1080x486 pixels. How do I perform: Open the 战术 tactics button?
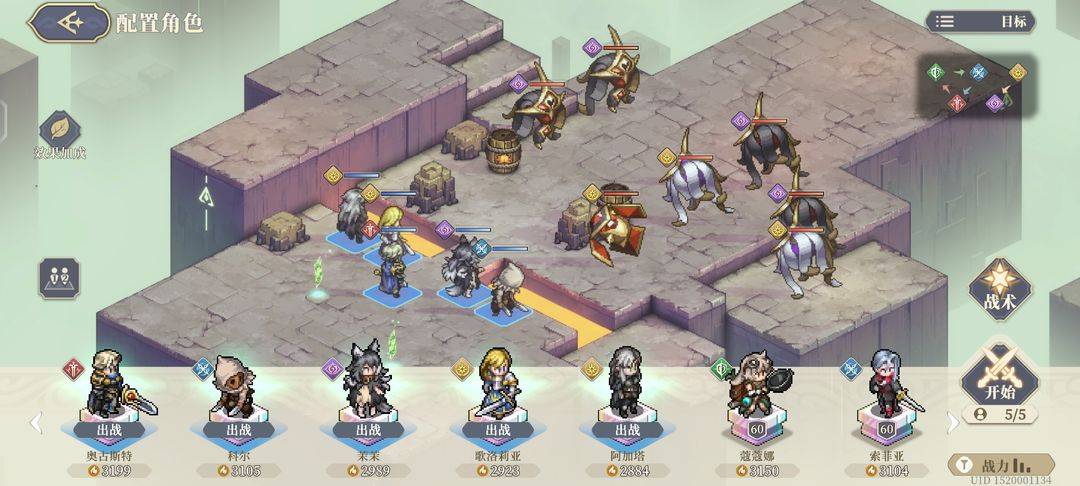pos(997,289)
